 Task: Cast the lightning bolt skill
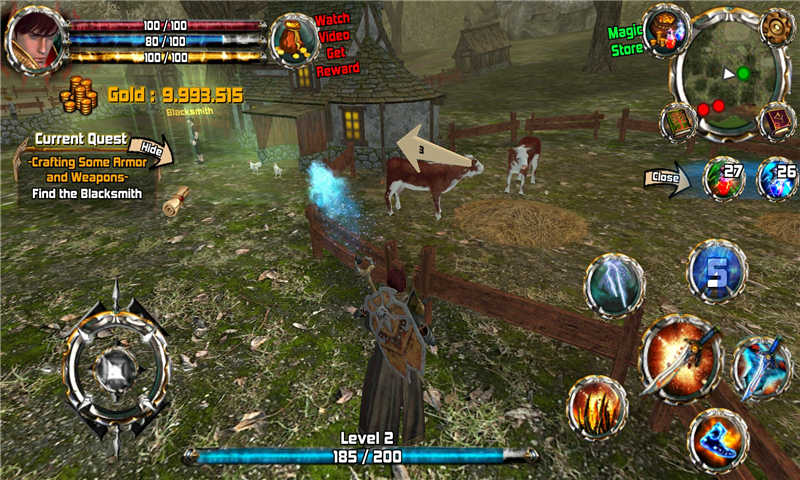(613, 285)
